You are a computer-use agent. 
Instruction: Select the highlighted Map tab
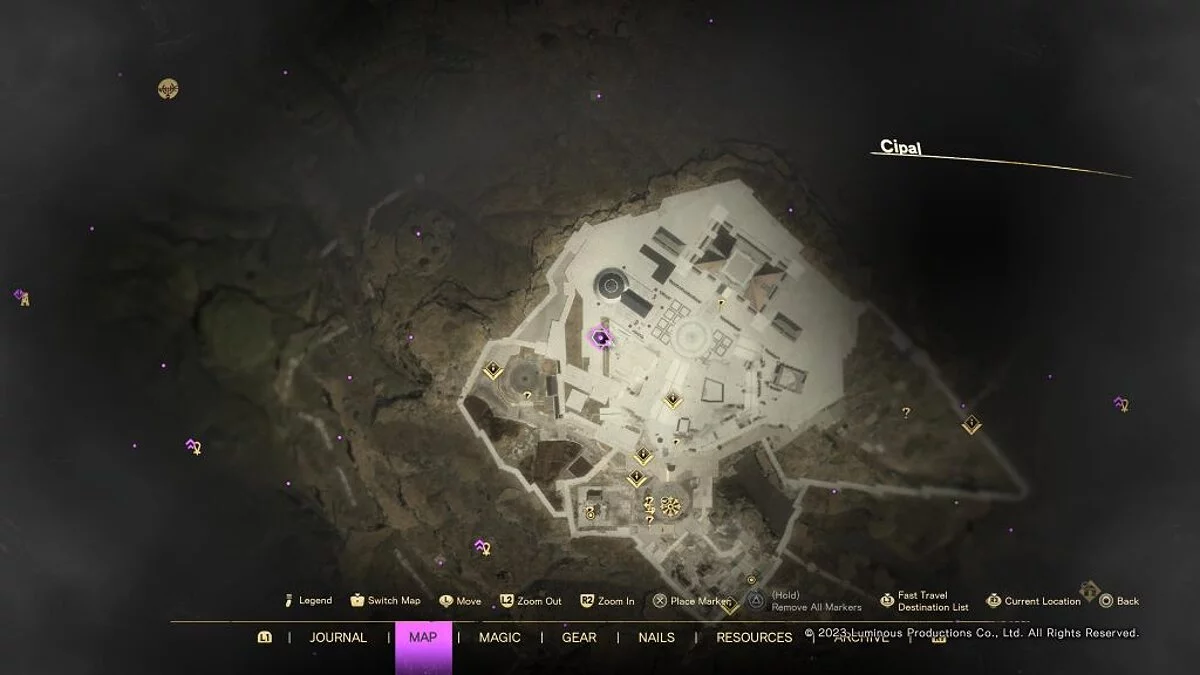(423, 637)
